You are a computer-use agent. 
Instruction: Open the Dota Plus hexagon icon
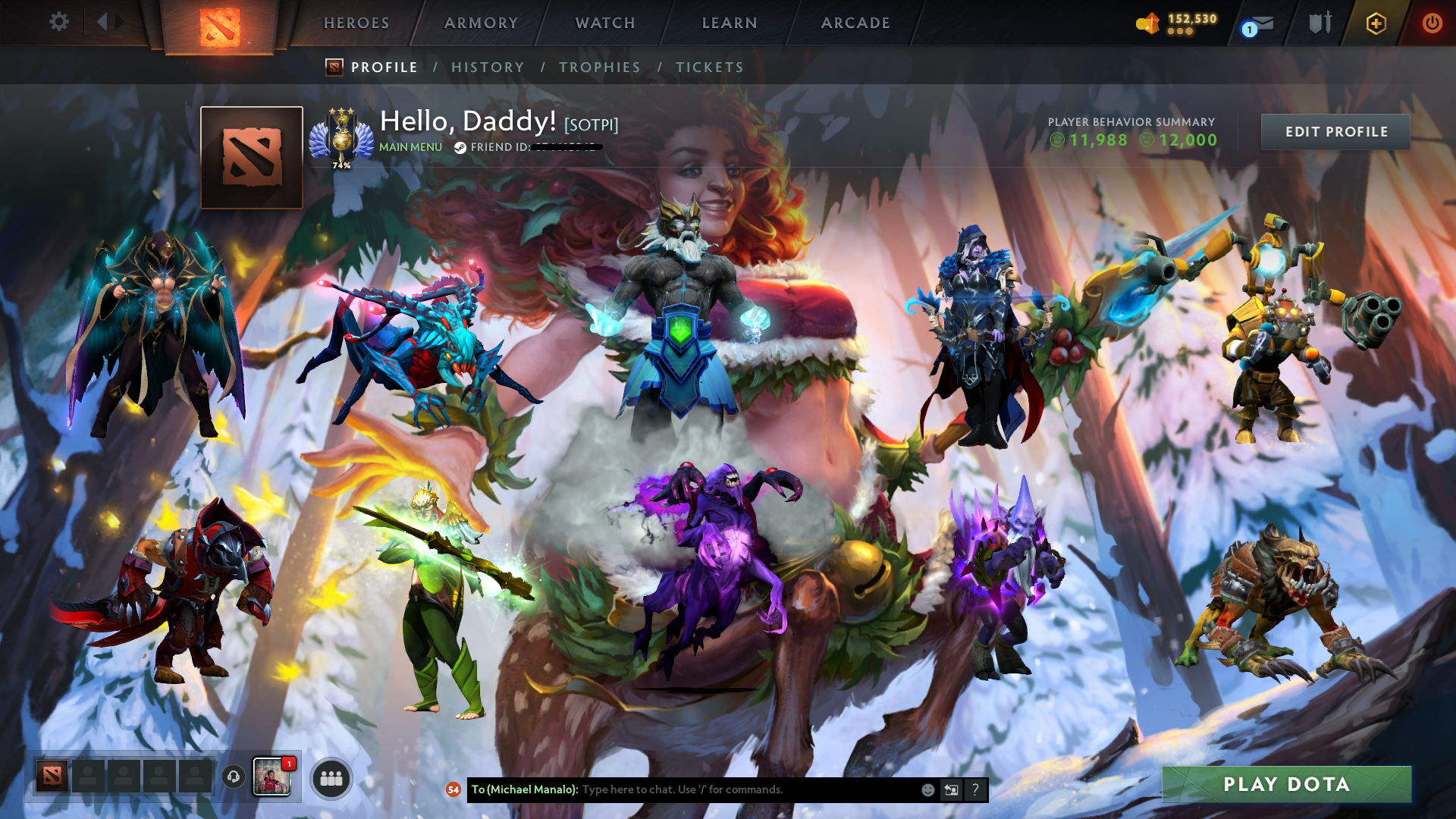click(x=1376, y=24)
